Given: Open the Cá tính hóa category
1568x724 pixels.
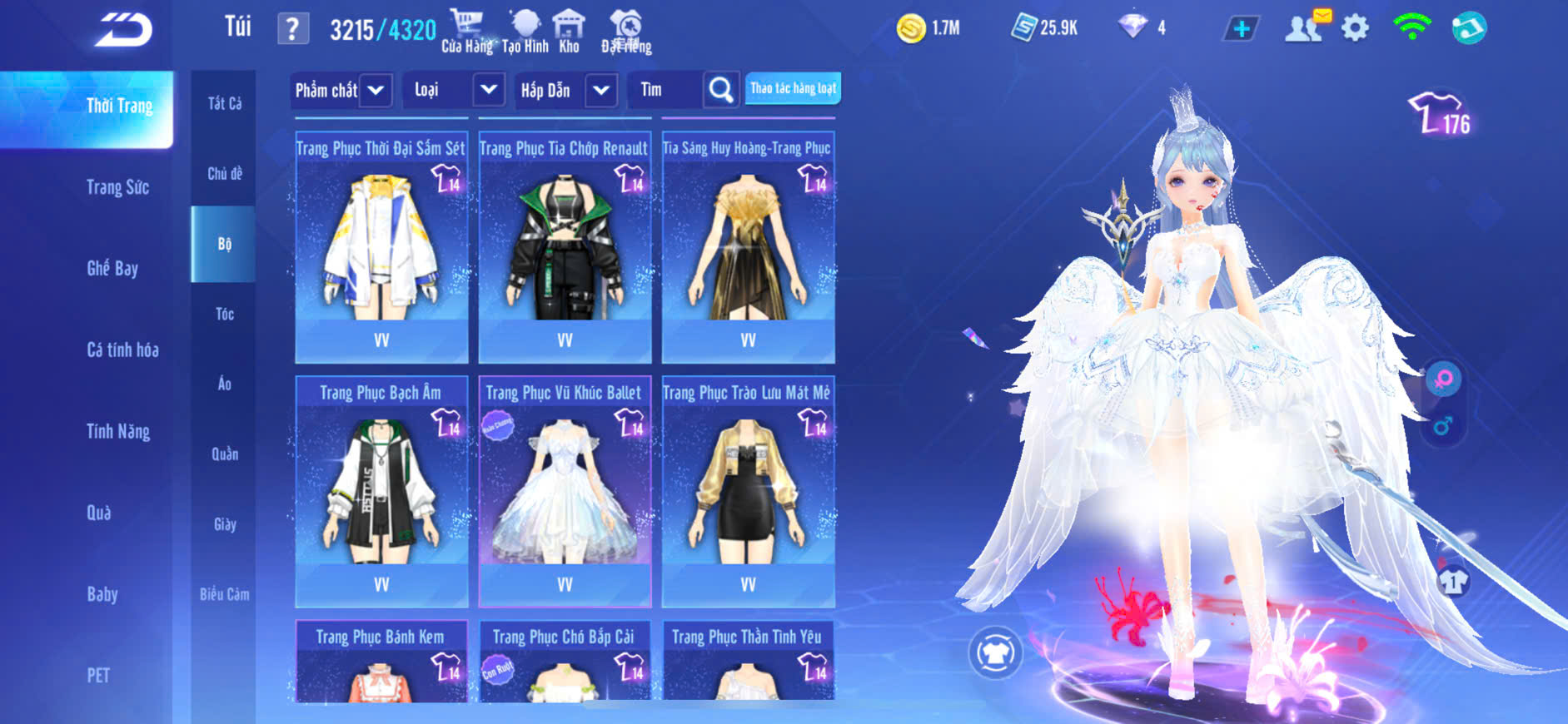Looking at the screenshot, I should coord(122,350).
